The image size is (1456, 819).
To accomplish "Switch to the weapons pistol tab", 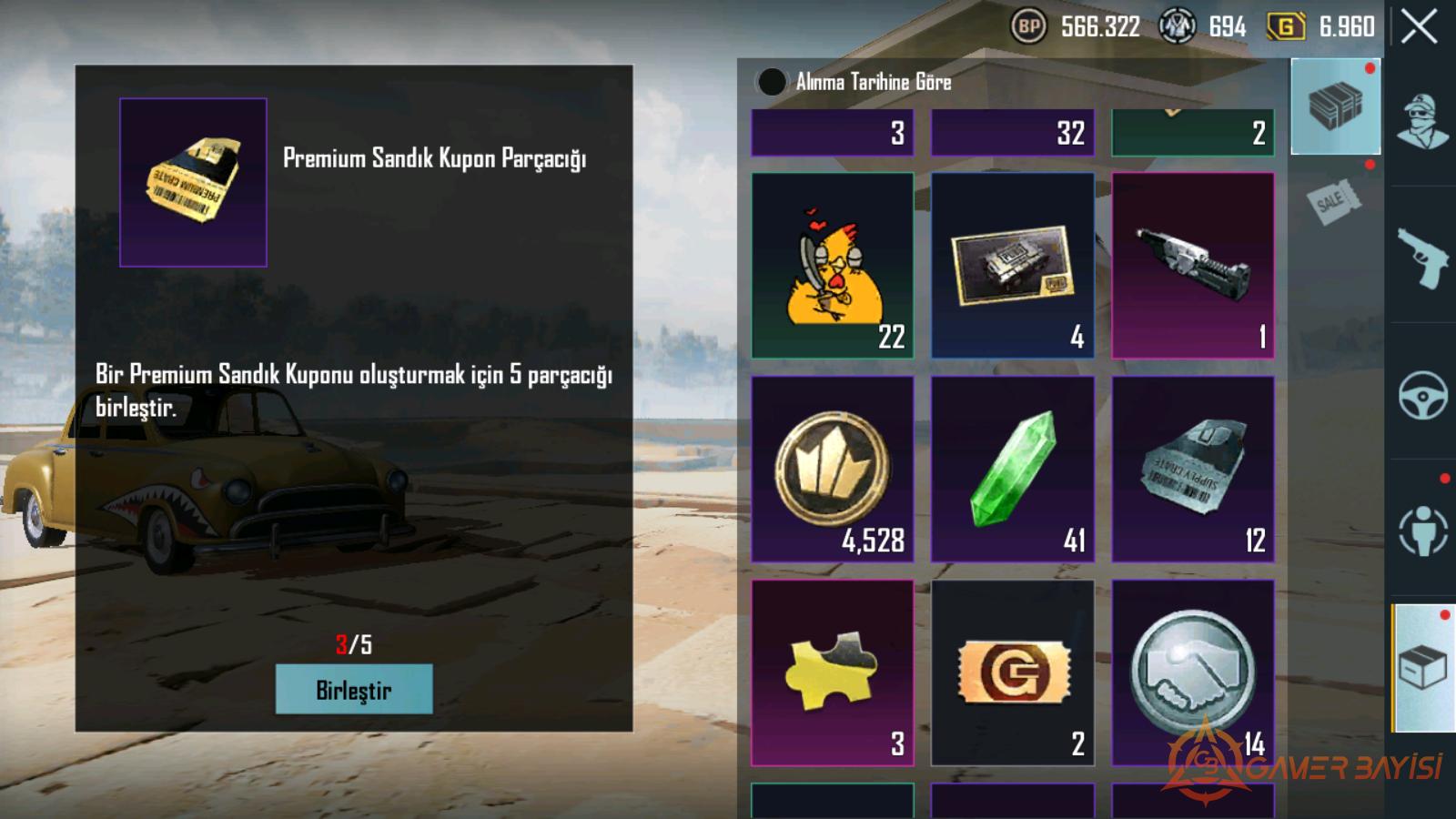I will point(1422,258).
